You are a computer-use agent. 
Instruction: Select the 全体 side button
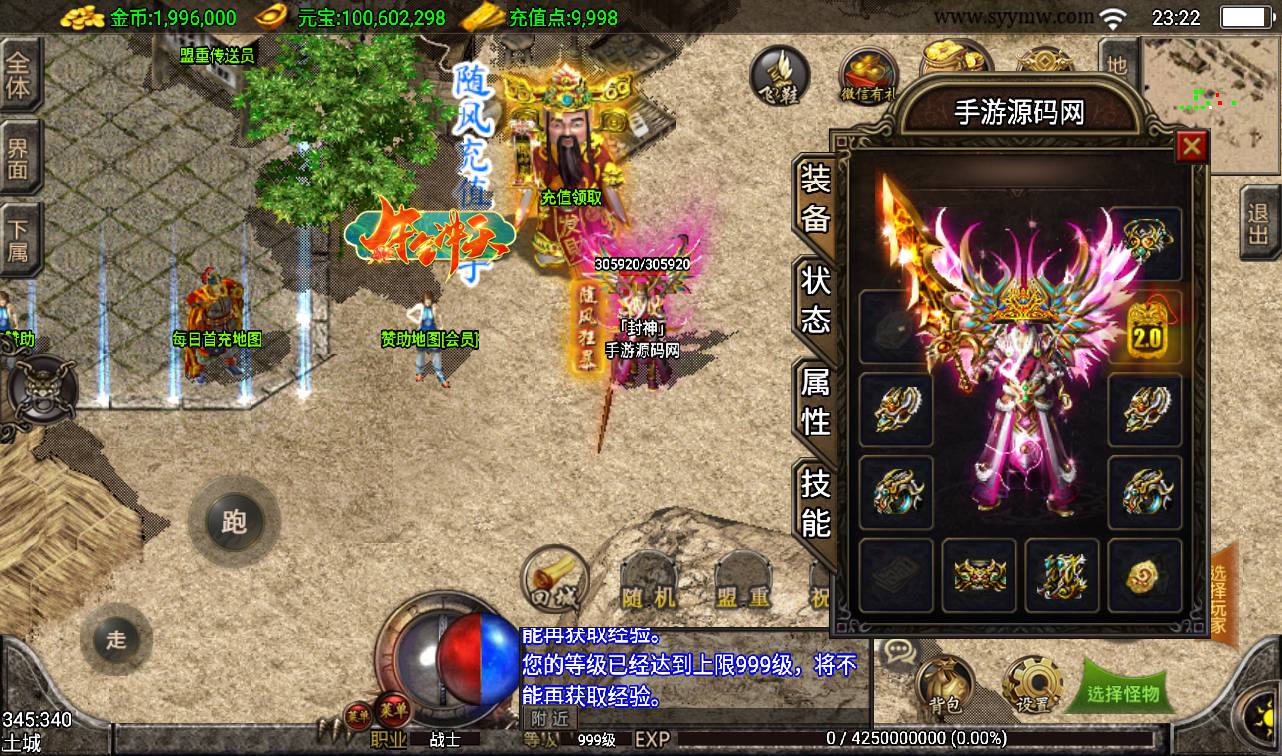19,75
